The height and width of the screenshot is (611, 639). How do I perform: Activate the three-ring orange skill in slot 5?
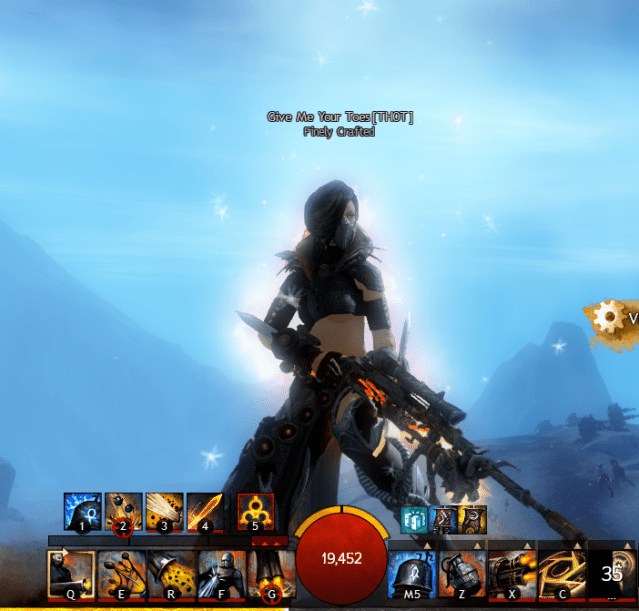256,511
